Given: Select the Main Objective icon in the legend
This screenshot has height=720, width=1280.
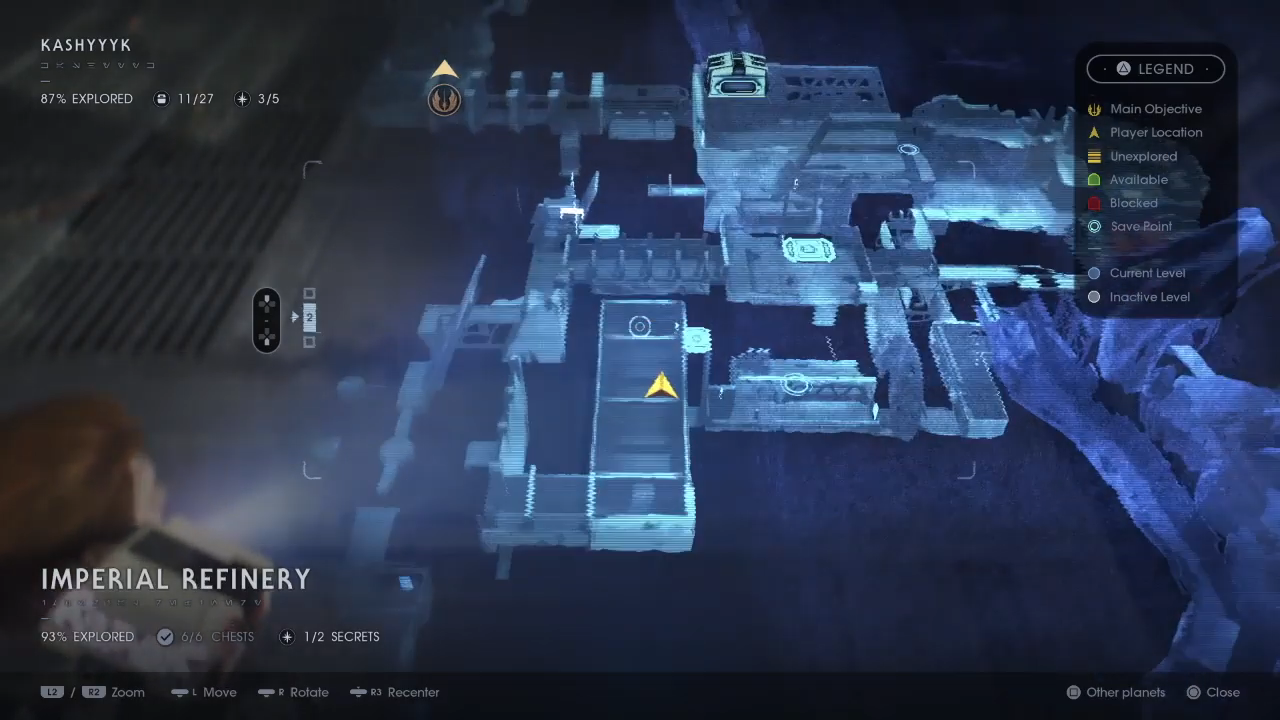Looking at the screenshot, I should click(x=1094, y=109).
